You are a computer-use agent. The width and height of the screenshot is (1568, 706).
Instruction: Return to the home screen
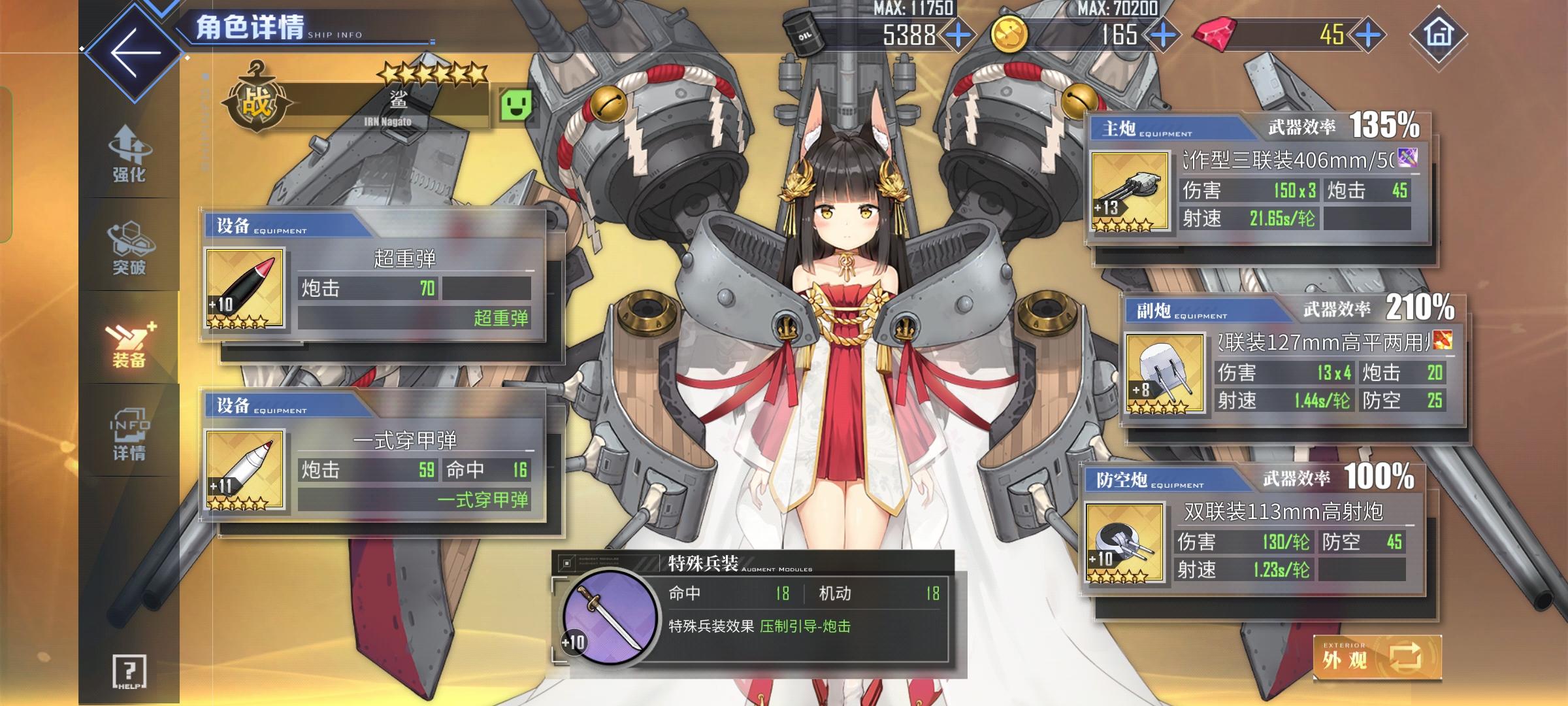click(1438, 34)
